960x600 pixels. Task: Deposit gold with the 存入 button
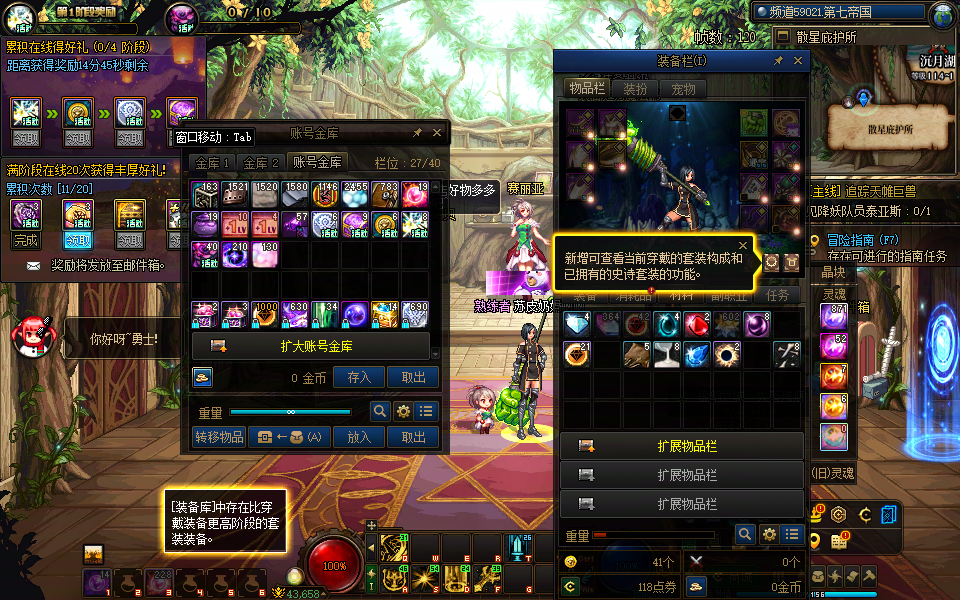click(359, 377)
